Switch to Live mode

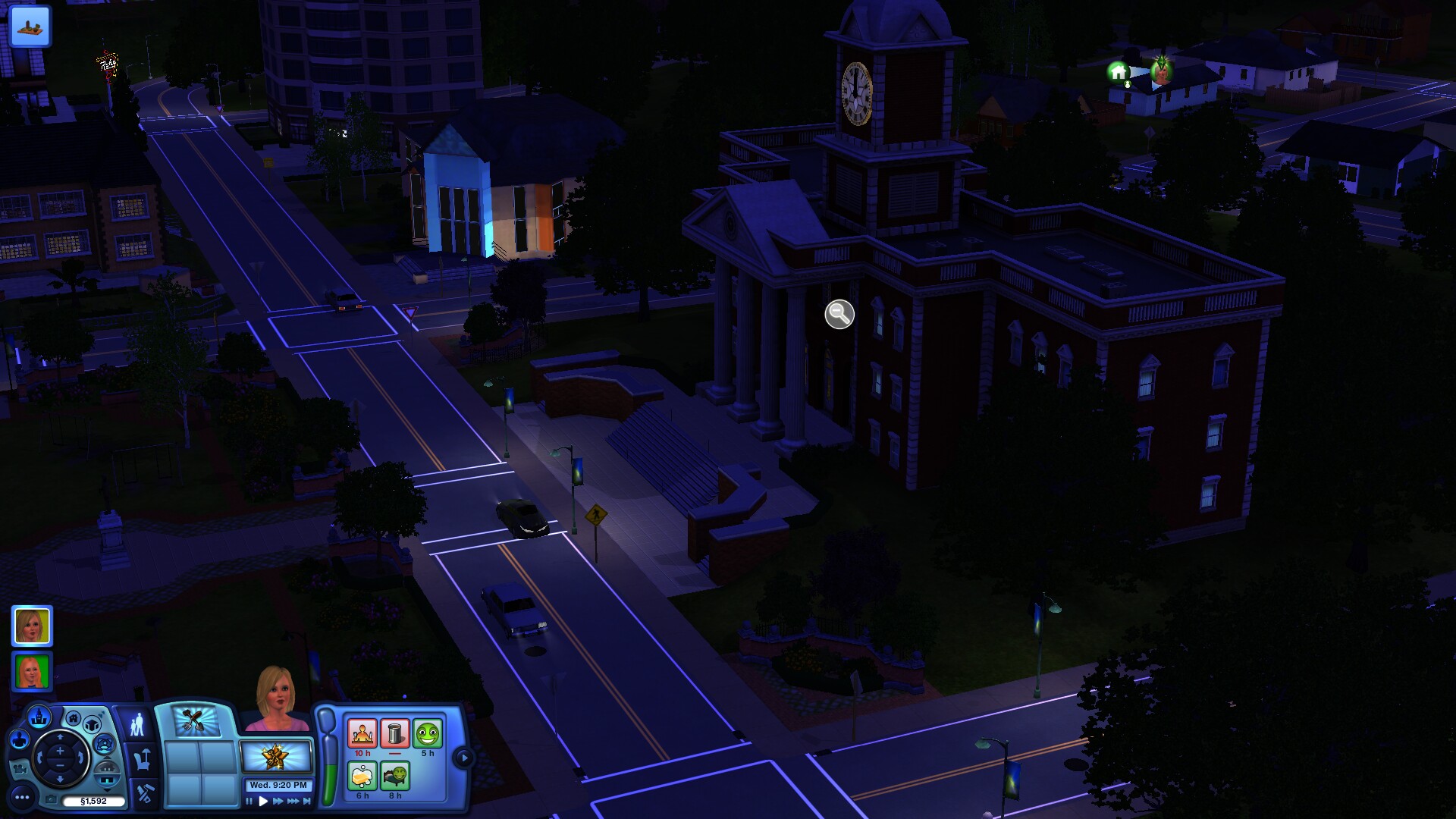(136, 724)
